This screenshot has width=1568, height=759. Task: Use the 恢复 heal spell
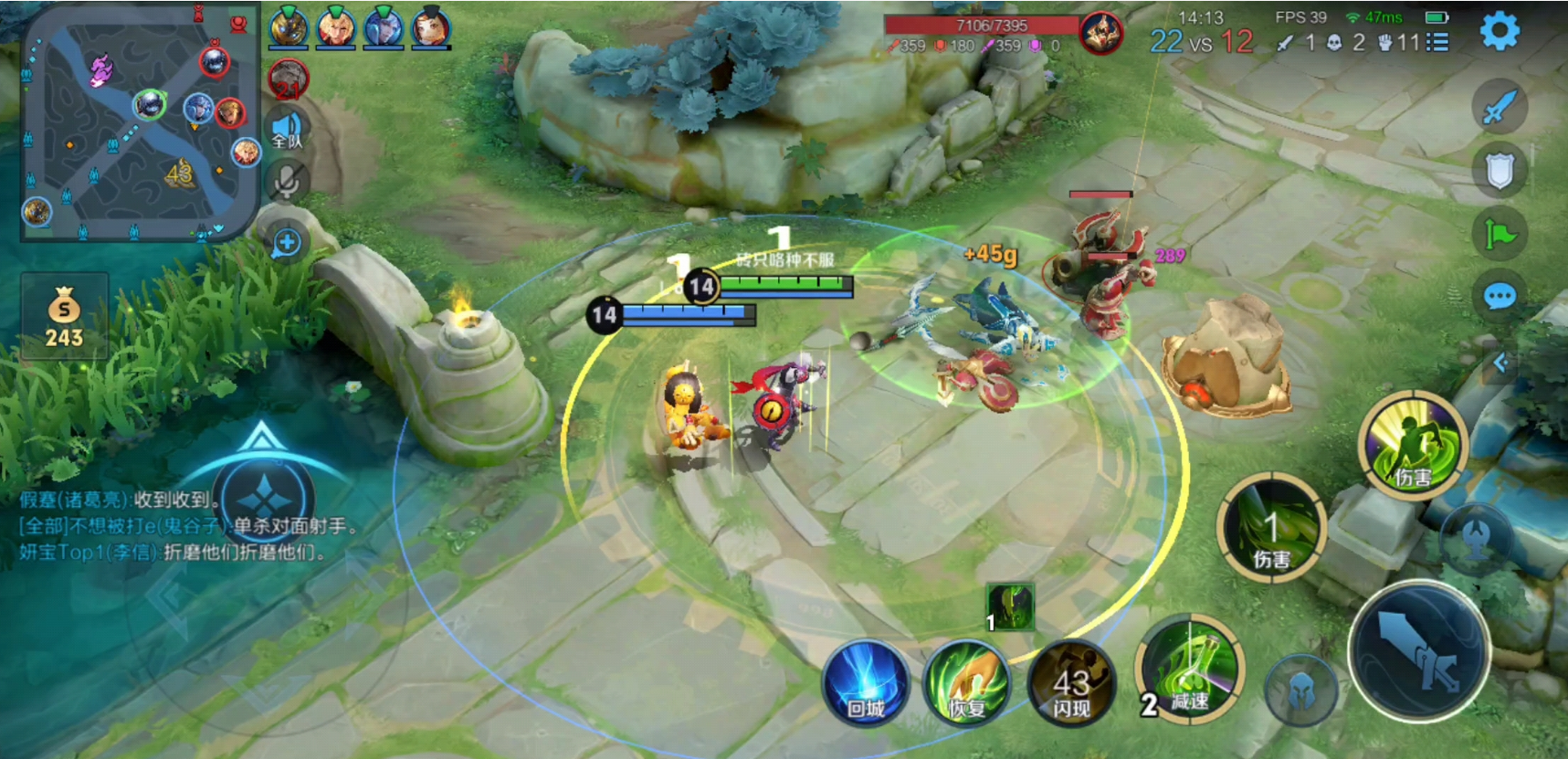[967, 683]
